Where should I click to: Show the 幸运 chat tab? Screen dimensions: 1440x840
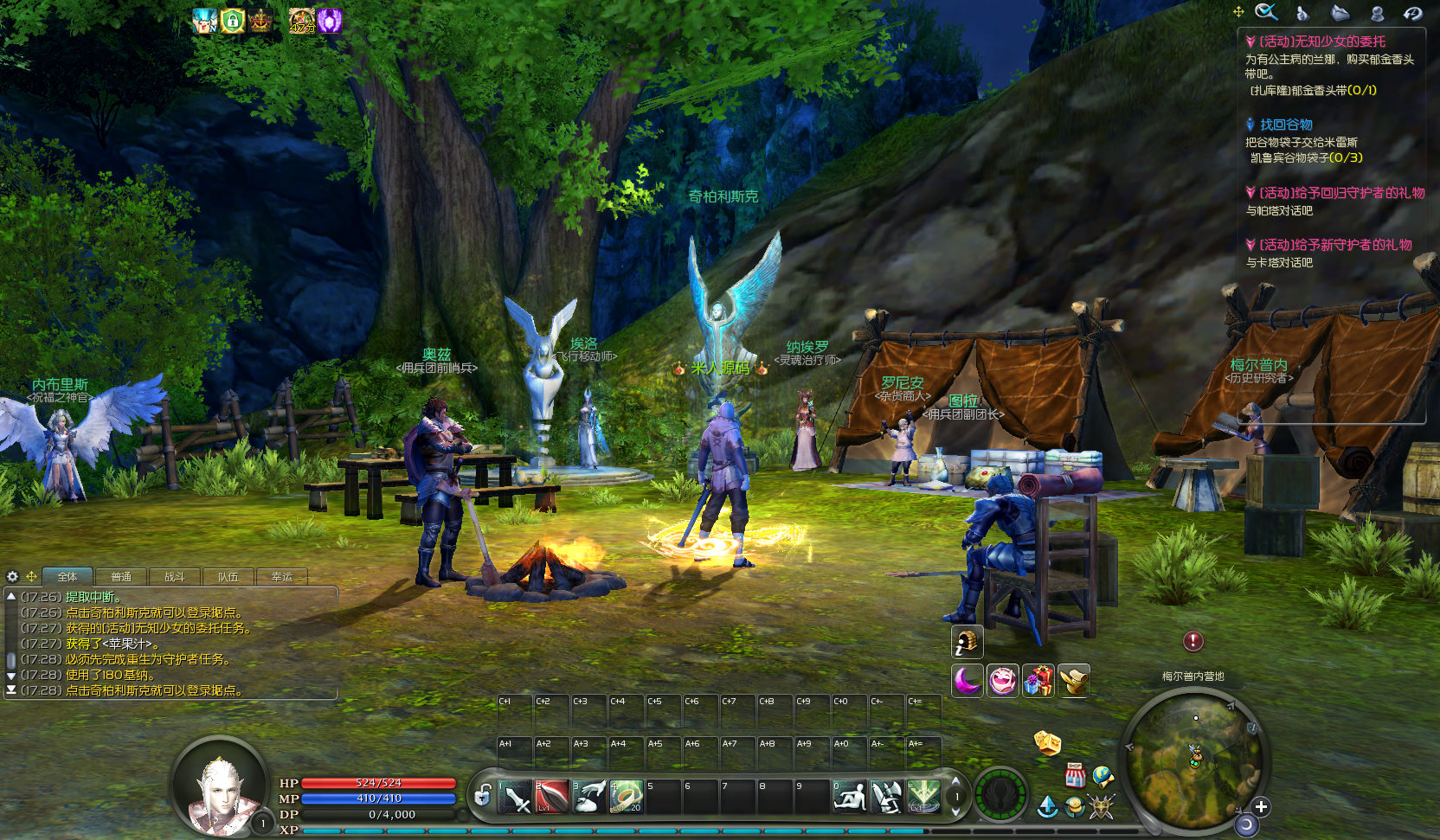point(281,577)
